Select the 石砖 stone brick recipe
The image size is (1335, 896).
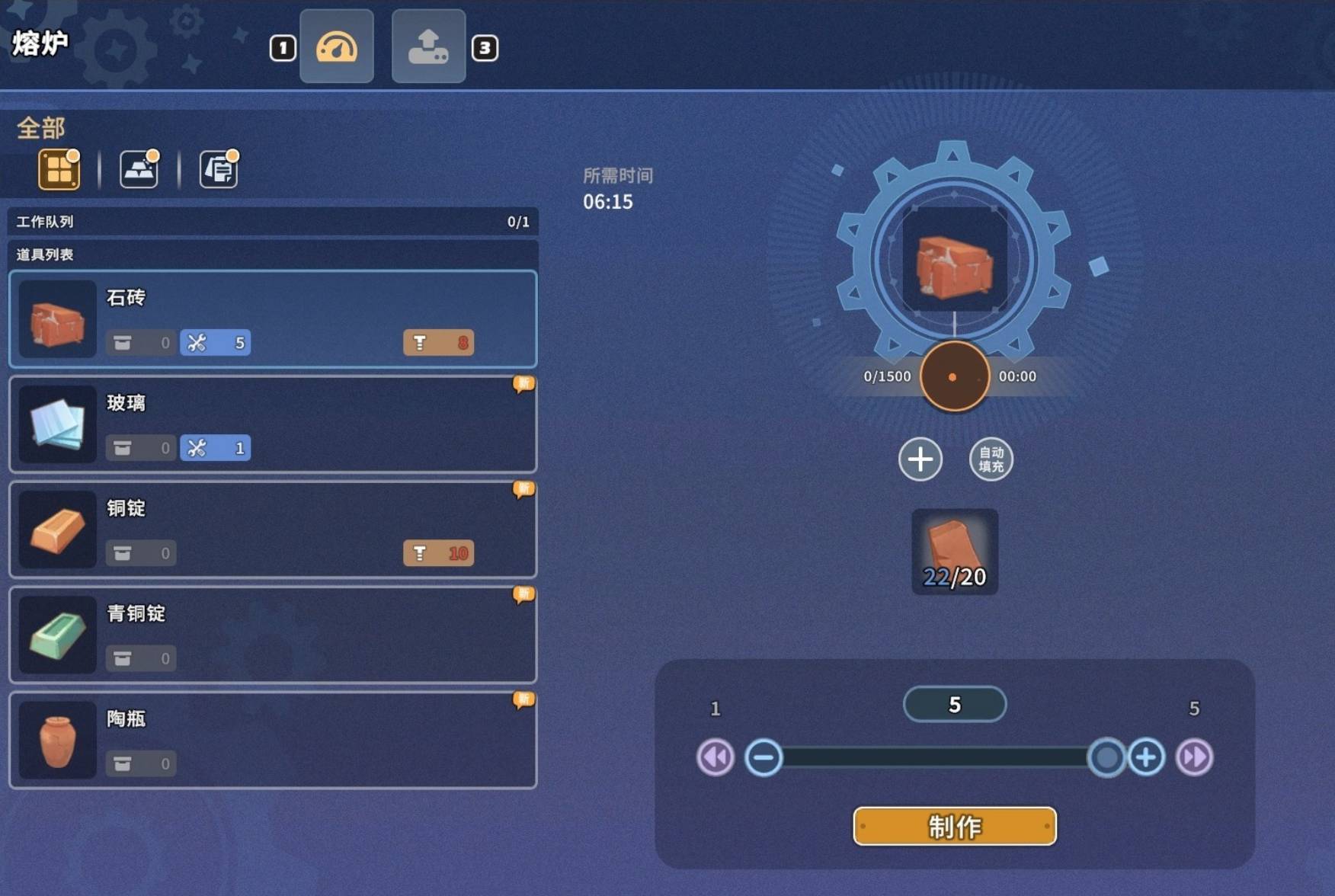273,319
